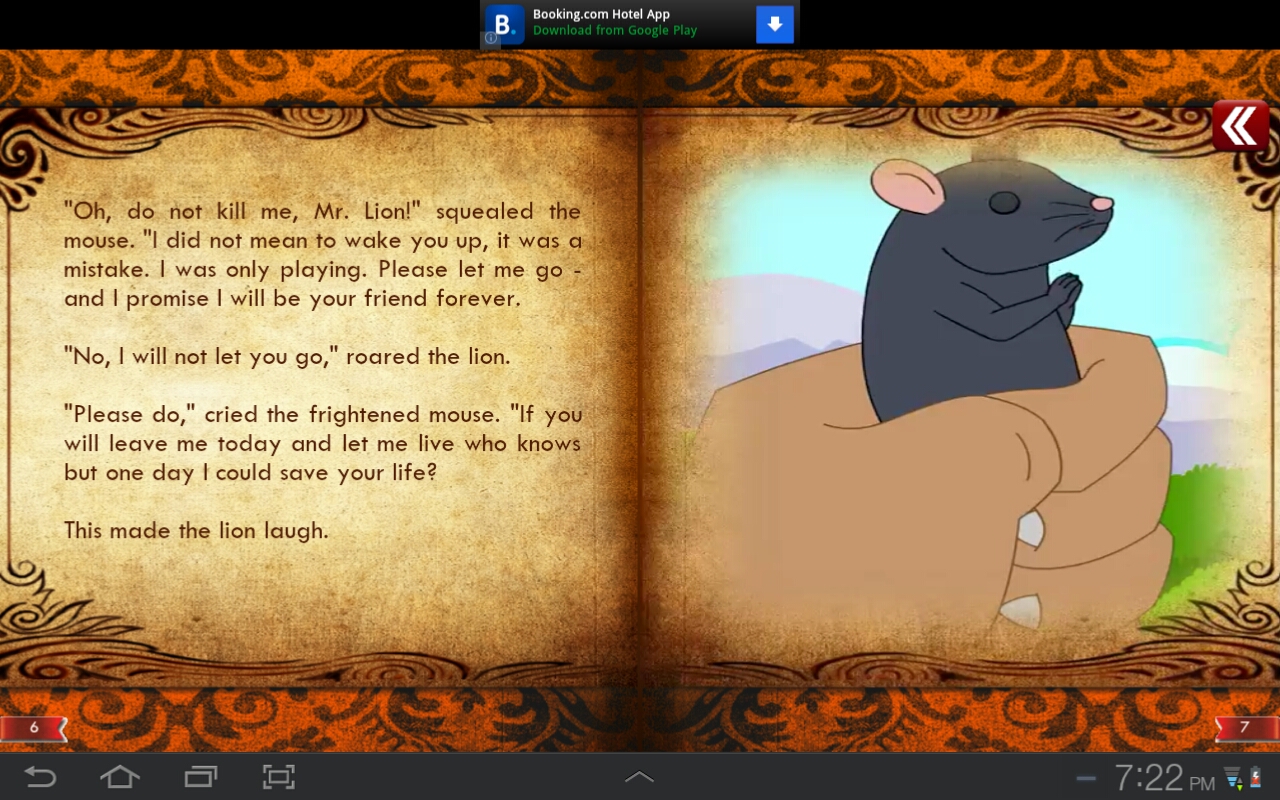Open the Download from Google Play link
Image resolution: width=1280 pixels, height=800 pixels.
(x=615, y=30)
